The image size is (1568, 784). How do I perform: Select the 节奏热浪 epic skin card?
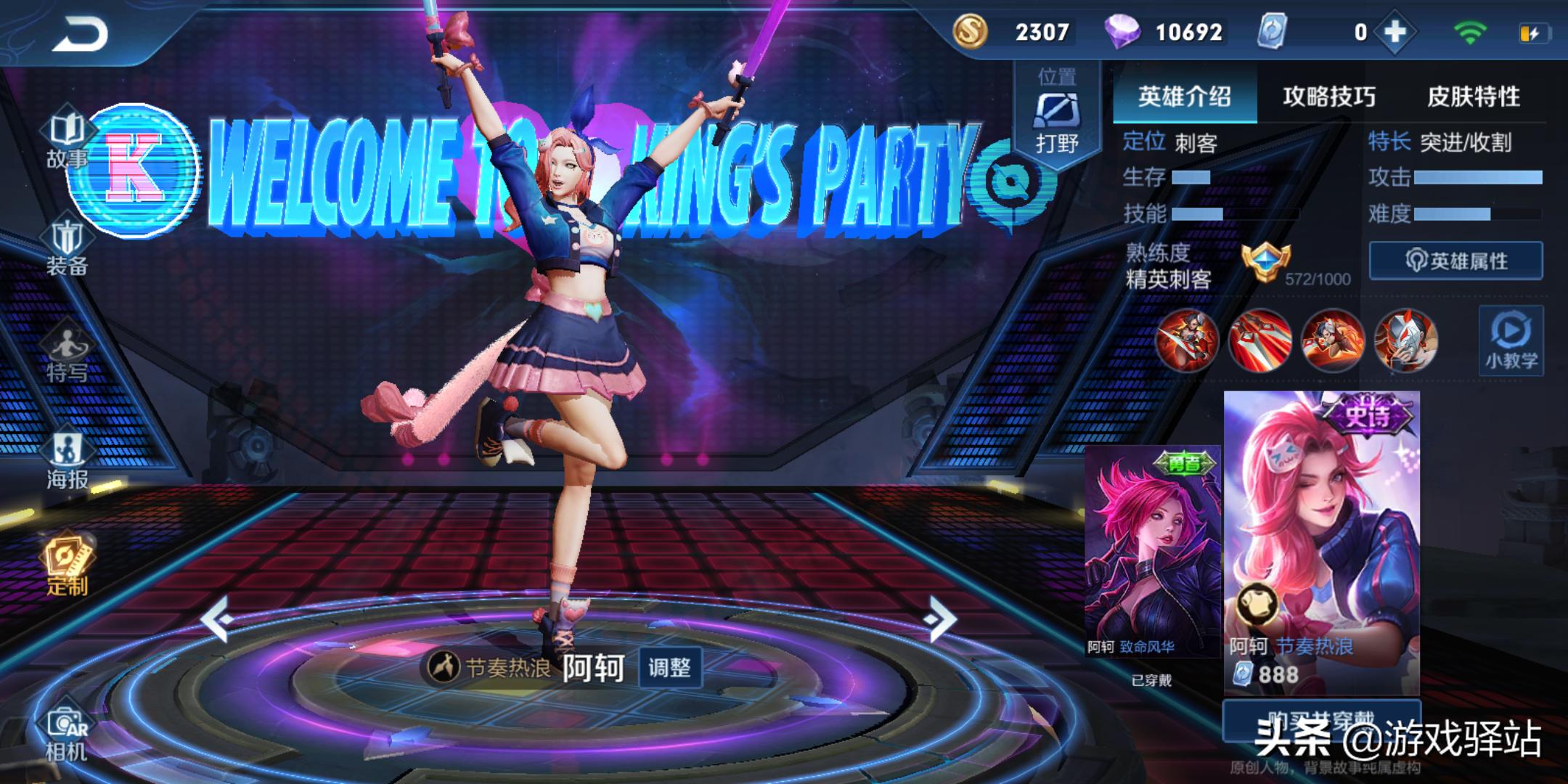1321,541
